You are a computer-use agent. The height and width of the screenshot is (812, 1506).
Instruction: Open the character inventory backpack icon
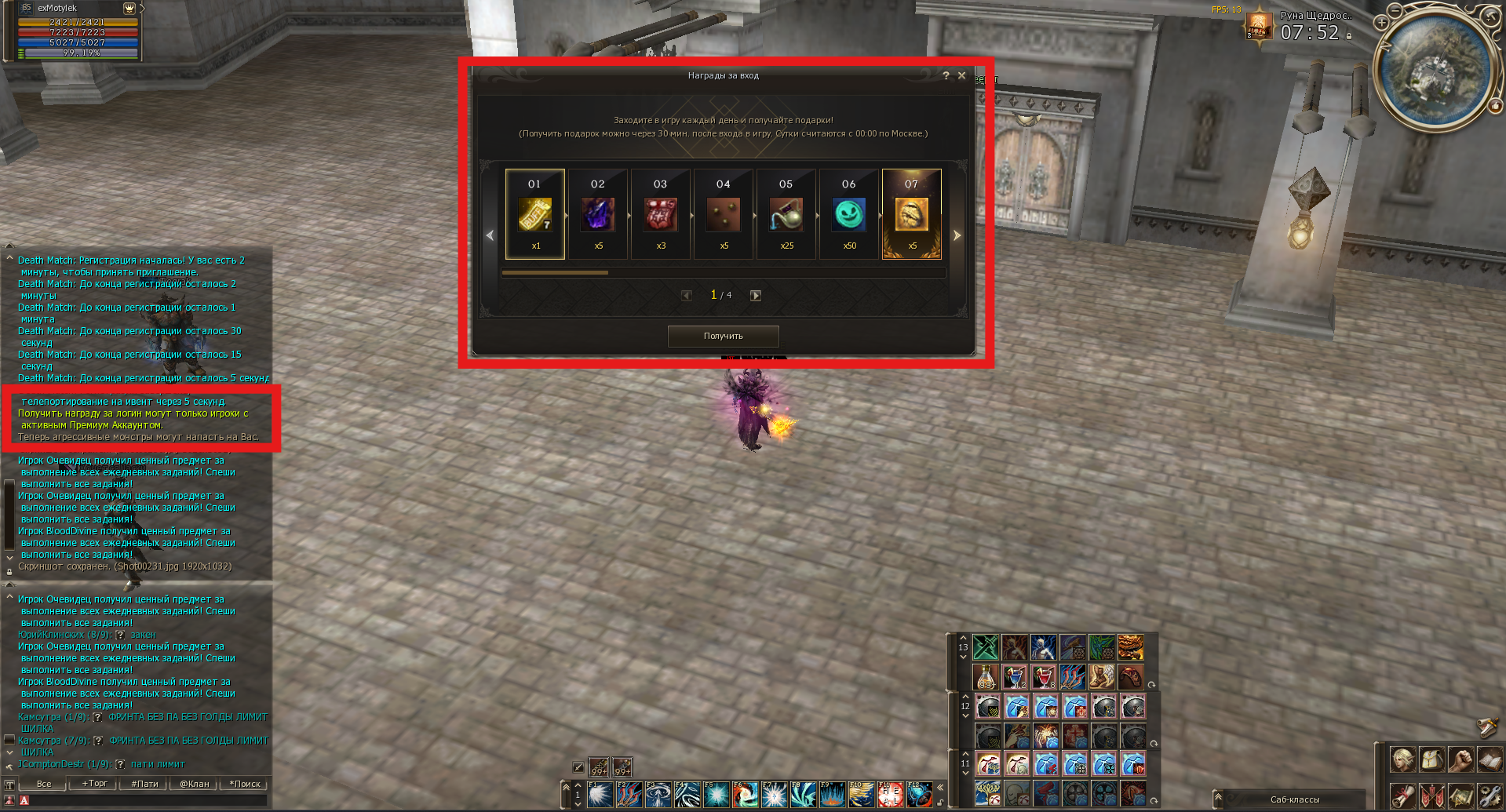point(1432,759)
